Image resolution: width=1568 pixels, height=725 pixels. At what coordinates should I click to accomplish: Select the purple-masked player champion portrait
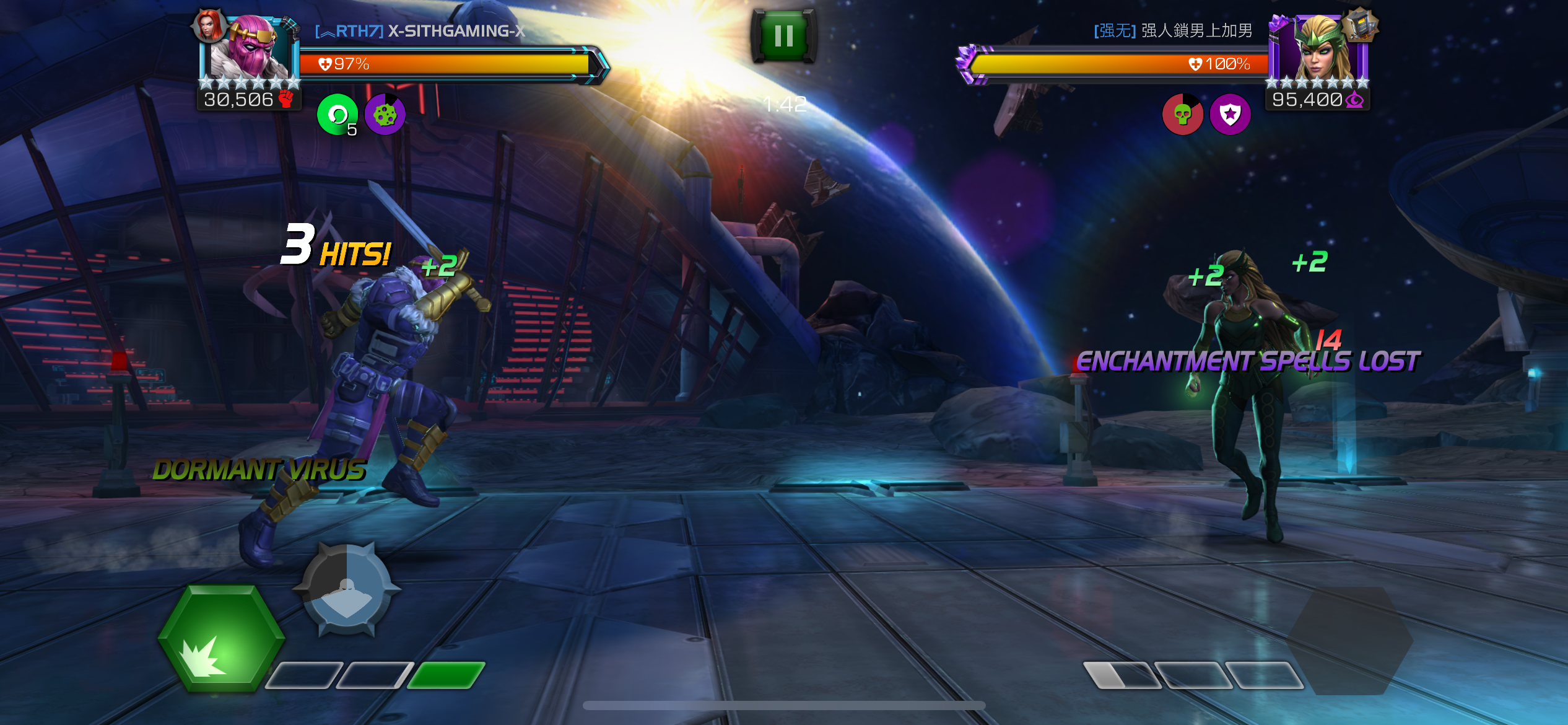251,50
